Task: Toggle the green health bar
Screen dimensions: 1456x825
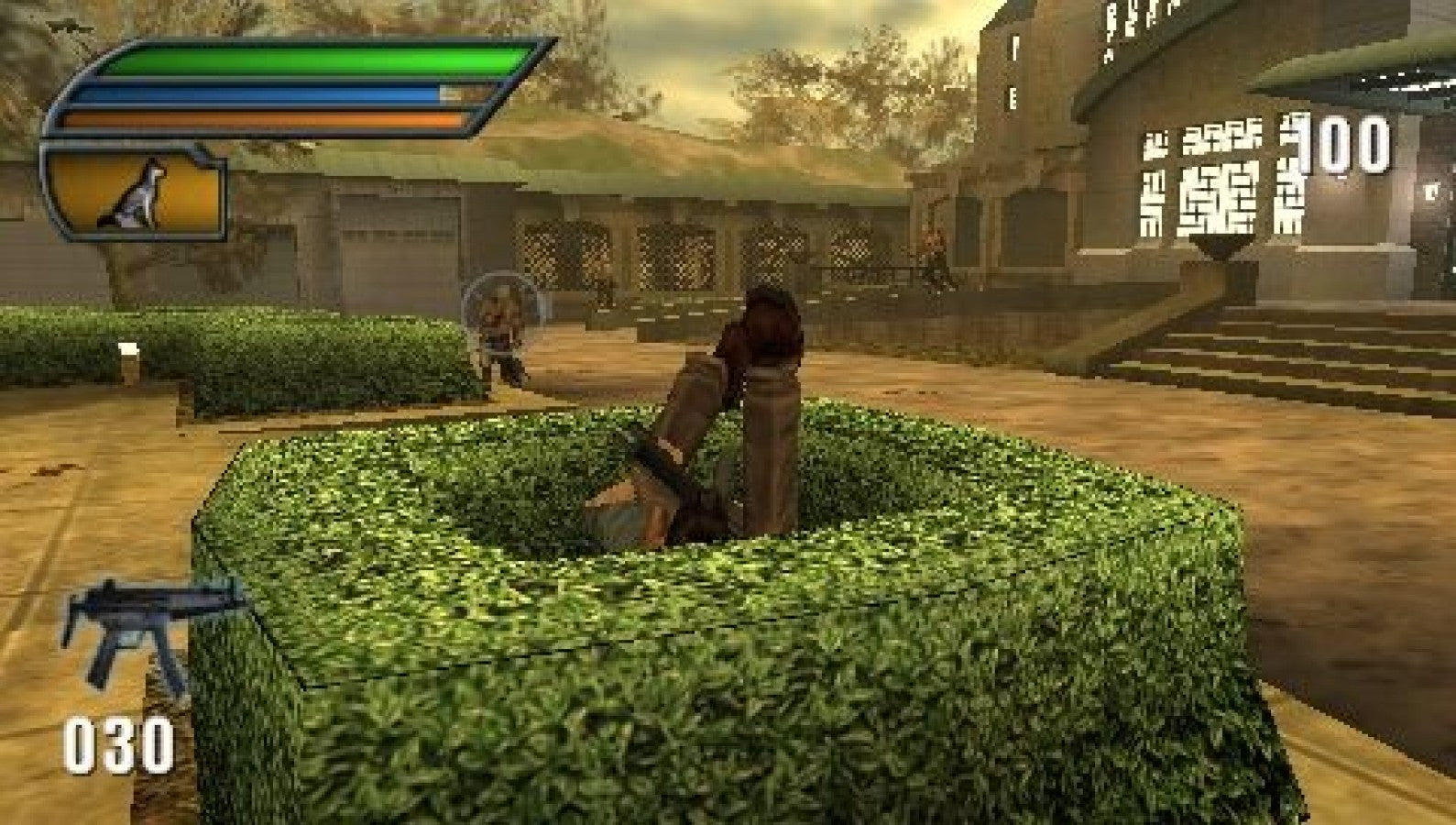Action: pyautogui.click(x=312, y=60)
